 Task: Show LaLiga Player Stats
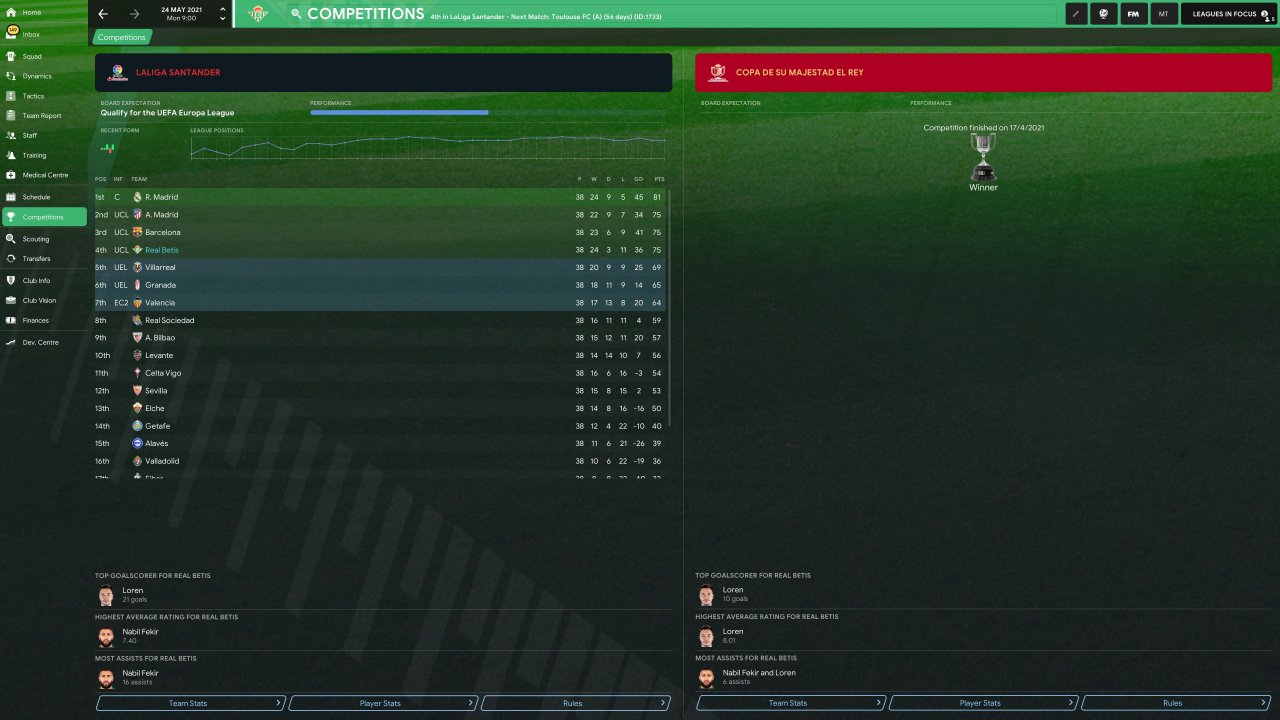[x=381, y=703]
